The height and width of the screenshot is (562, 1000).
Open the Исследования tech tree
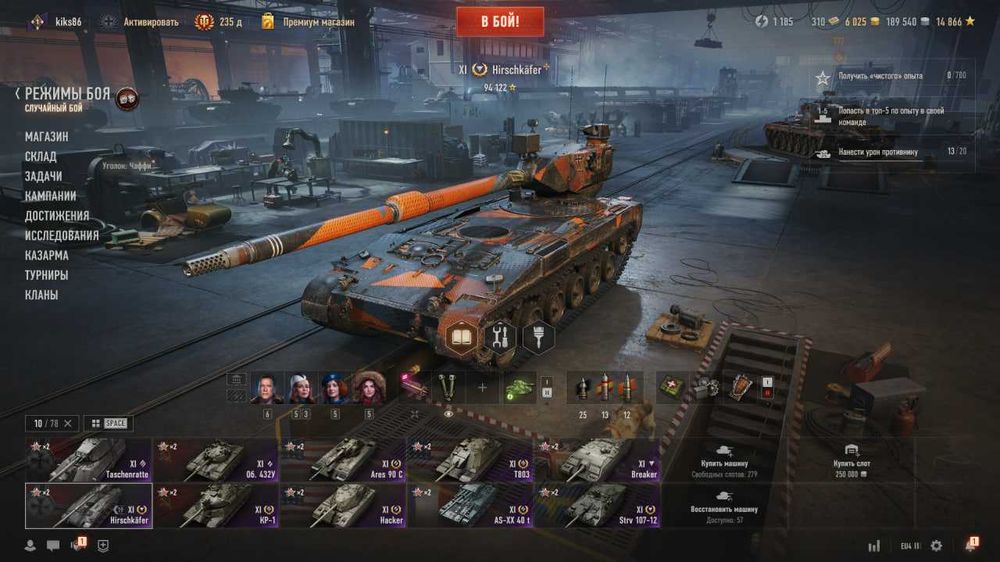click(x=62, y=236)
